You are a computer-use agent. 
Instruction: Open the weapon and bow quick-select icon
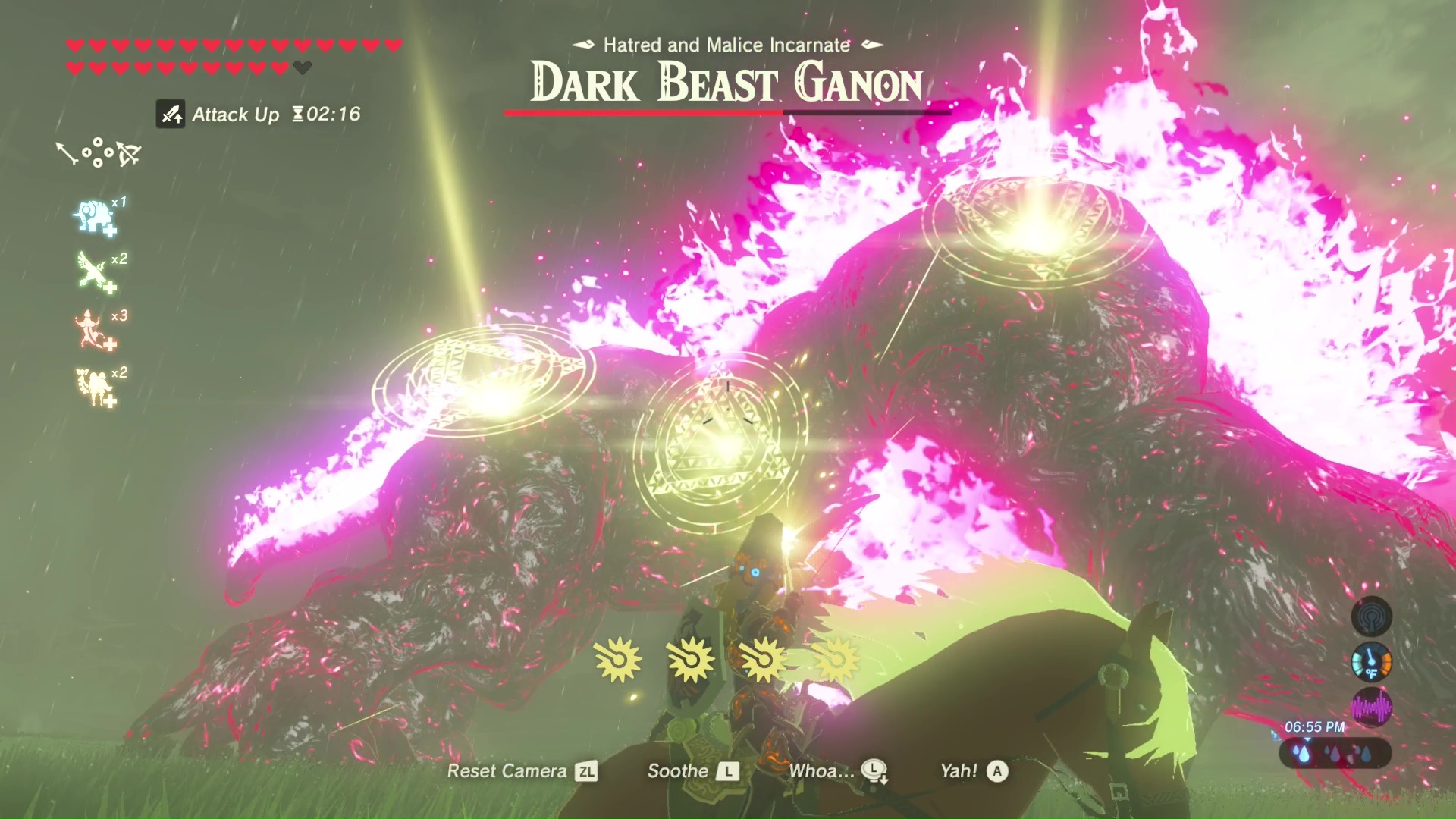click(99, 152)
